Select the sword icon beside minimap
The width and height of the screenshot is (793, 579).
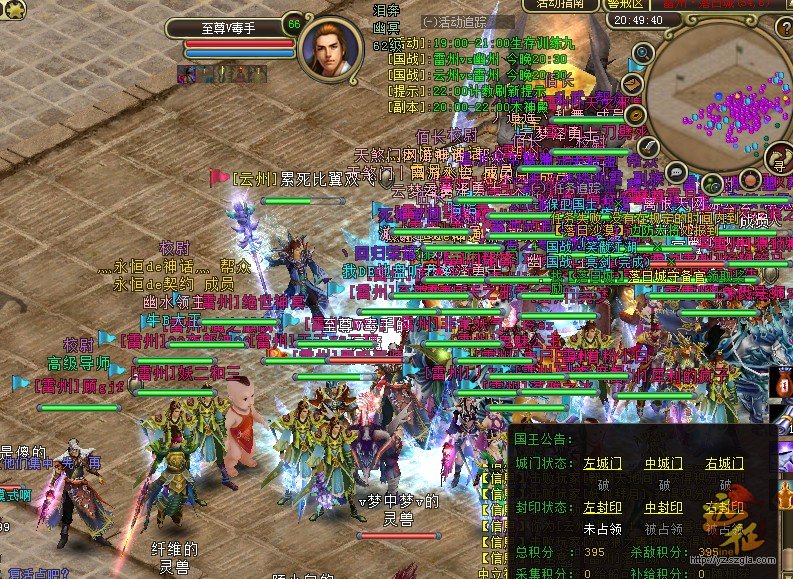[x=649, y=147]
